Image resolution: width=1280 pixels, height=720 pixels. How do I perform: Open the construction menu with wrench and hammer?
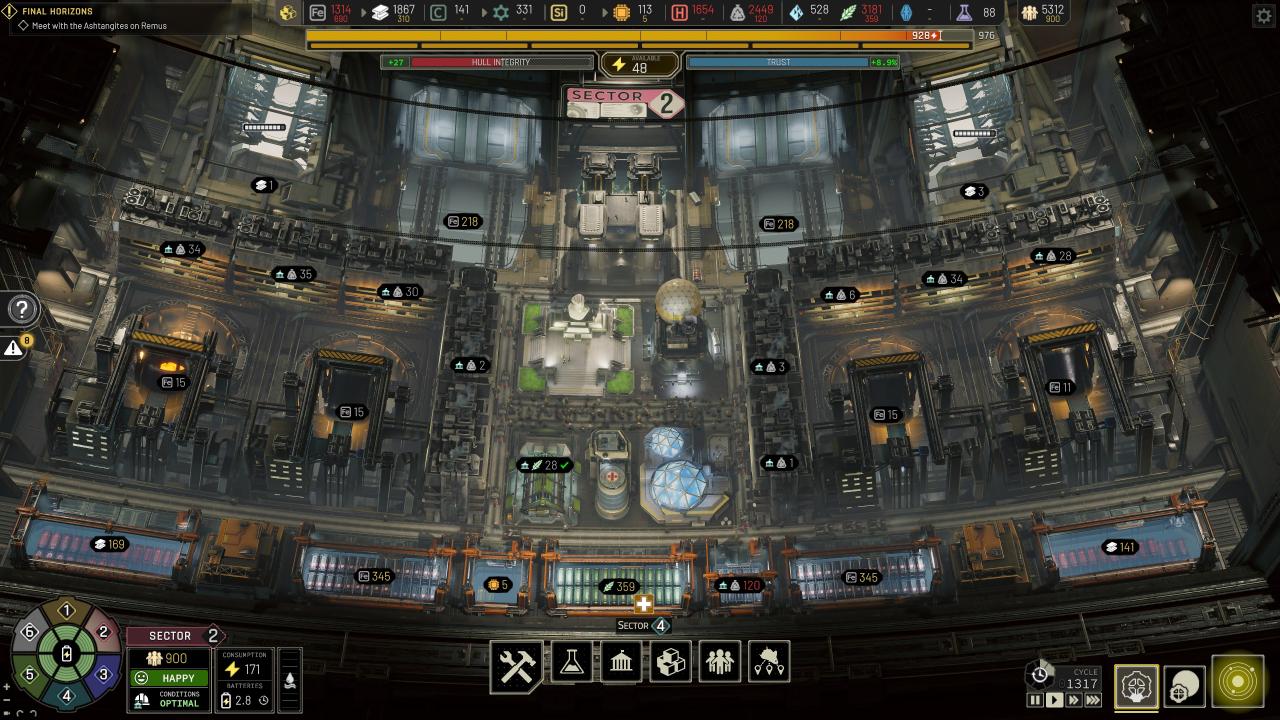click(x=517, y=665)
